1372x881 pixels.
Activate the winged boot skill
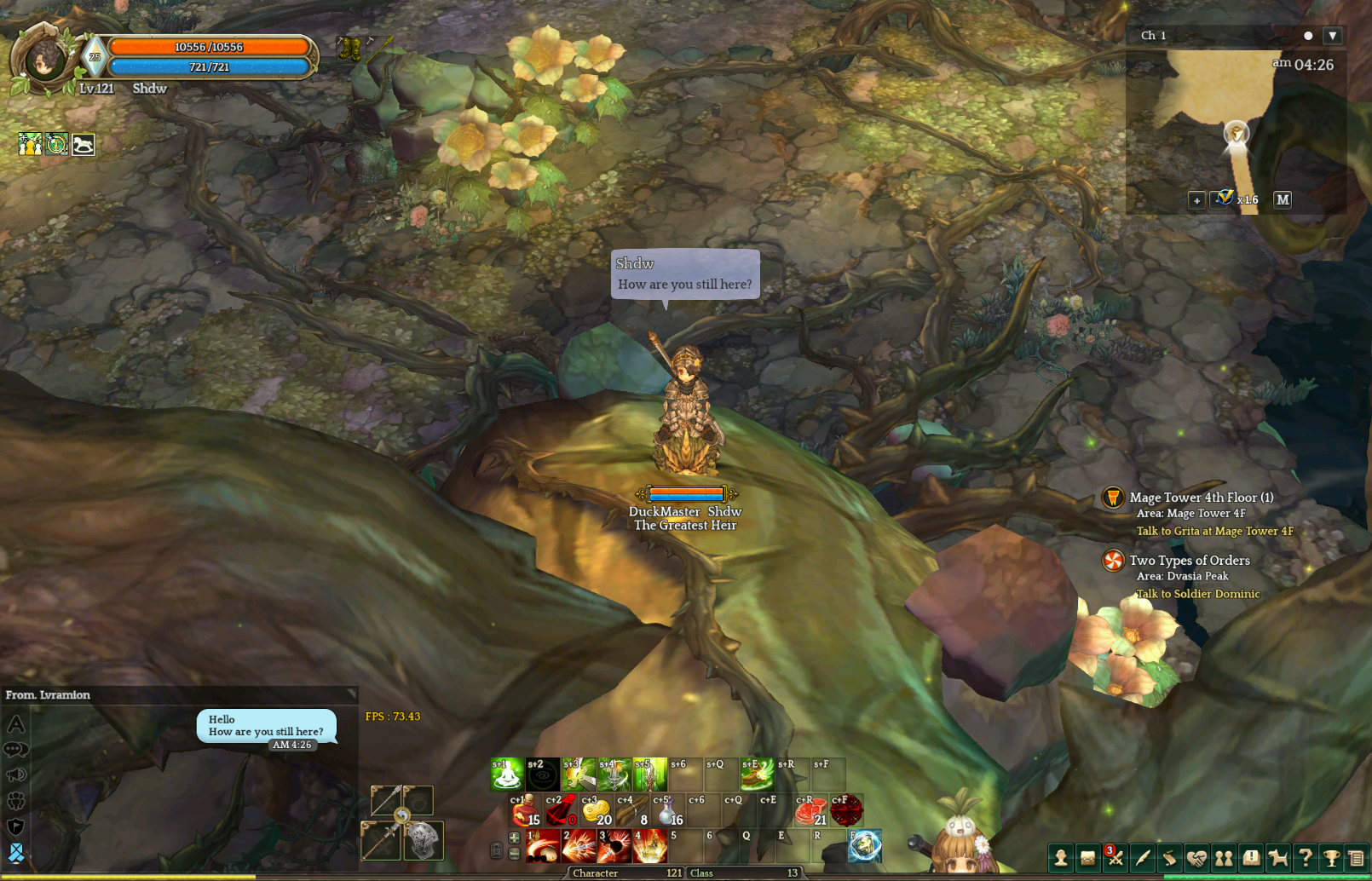click(x=756, y=774)
